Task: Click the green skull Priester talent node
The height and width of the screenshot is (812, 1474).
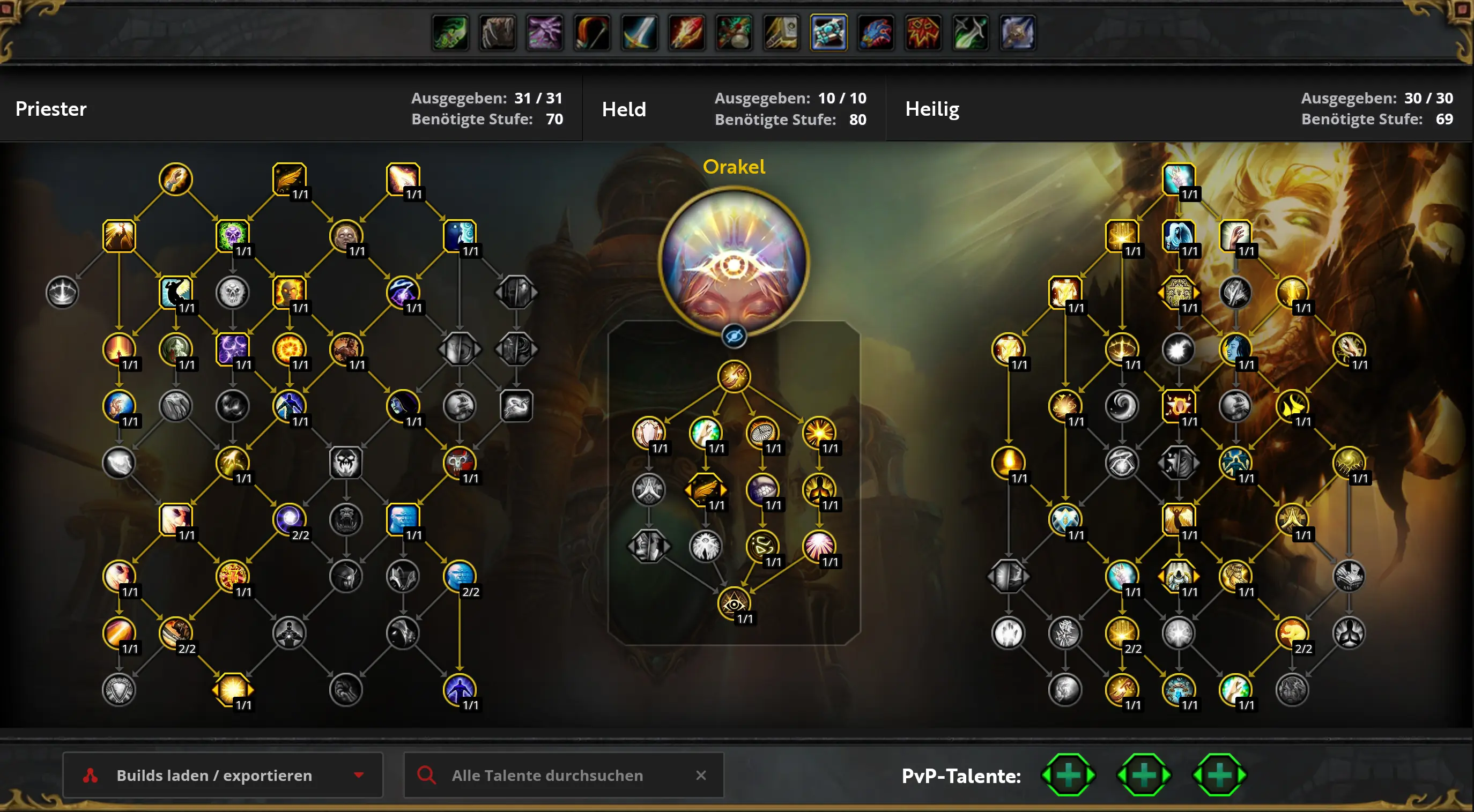Action: (232, 235)
